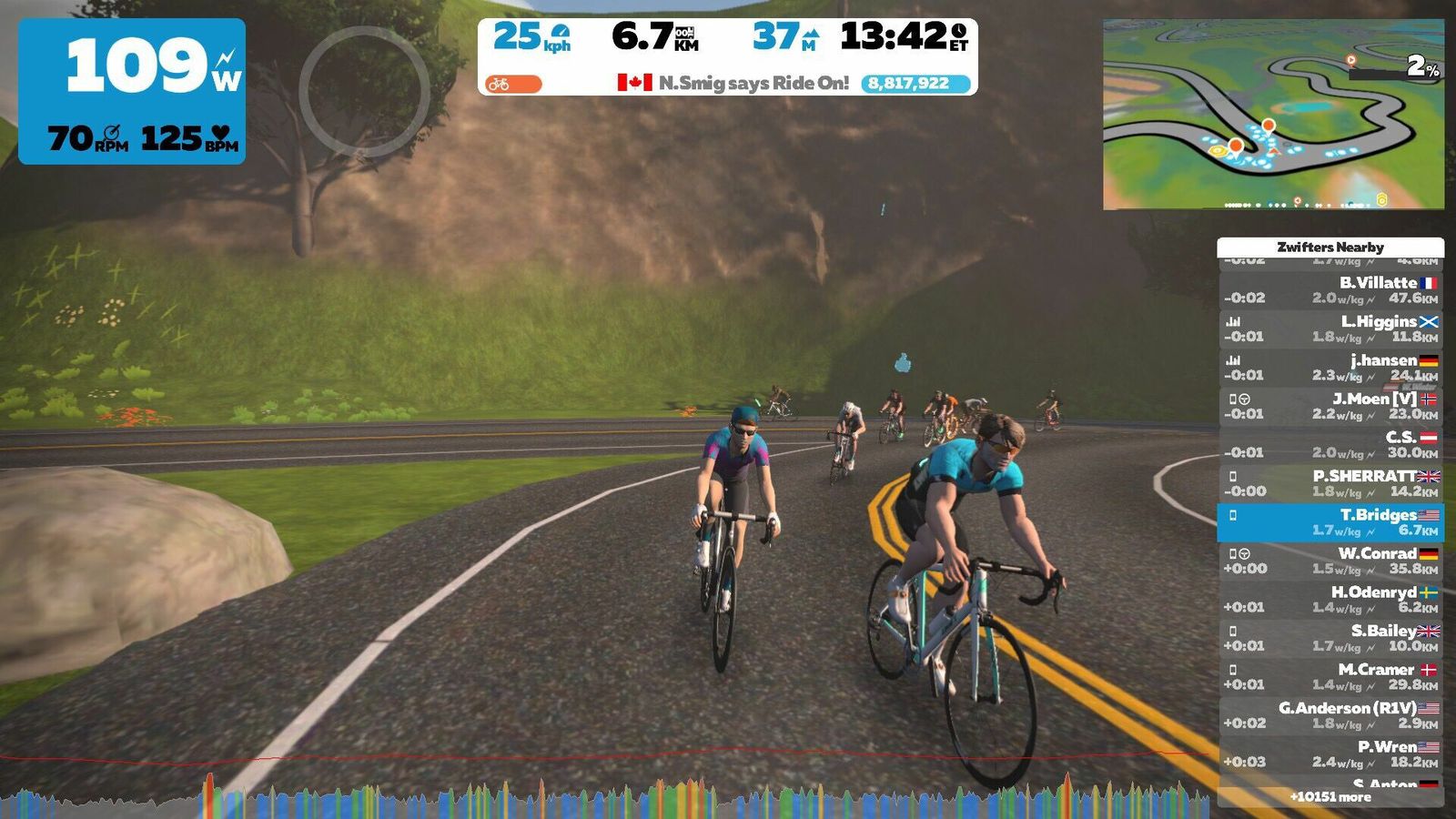This screenshot has height=819, width=1456.
Task: Click the 109 W power panel
Action: pyautogui.click(x=132, y=91)
